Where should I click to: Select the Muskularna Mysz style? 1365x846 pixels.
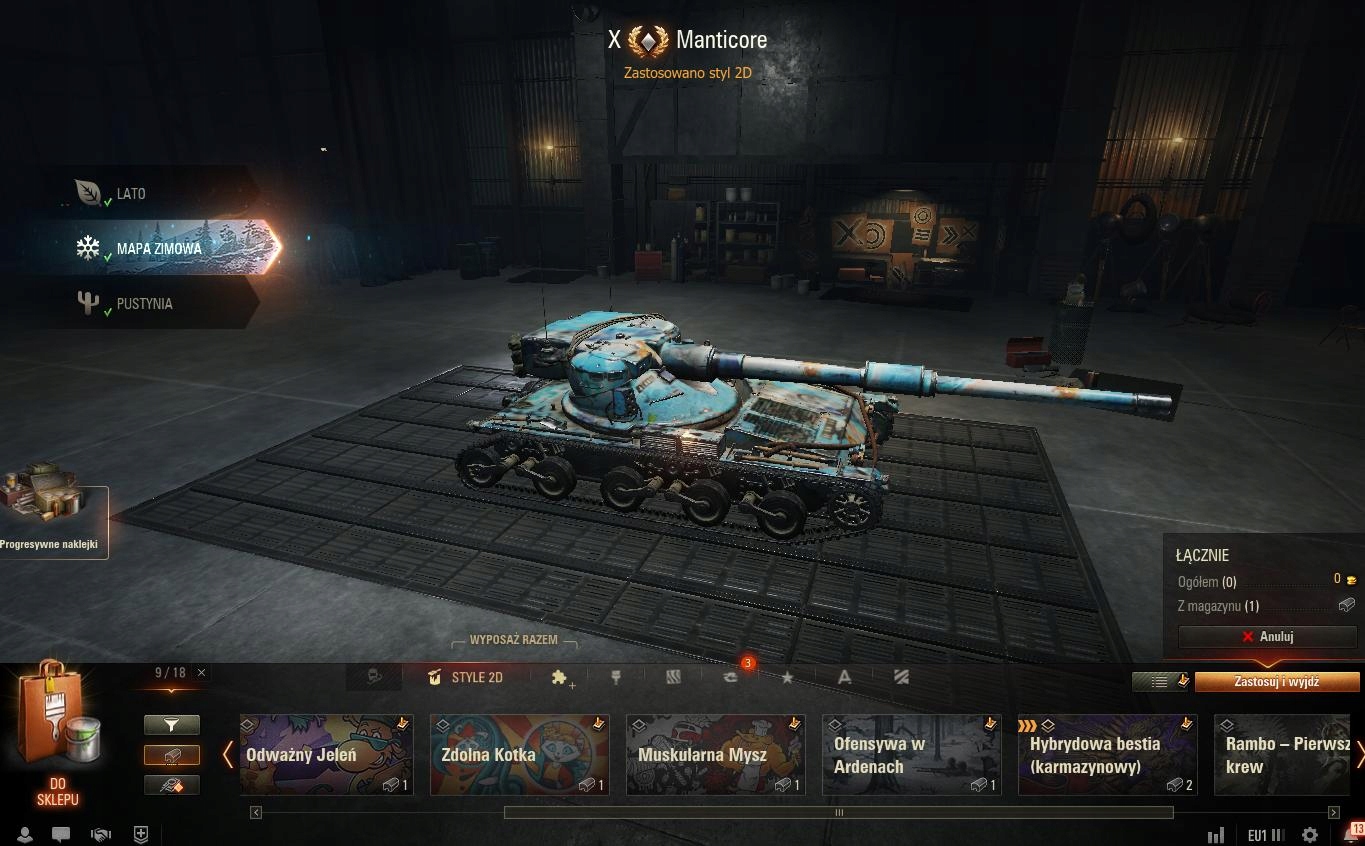click(715, 755)
